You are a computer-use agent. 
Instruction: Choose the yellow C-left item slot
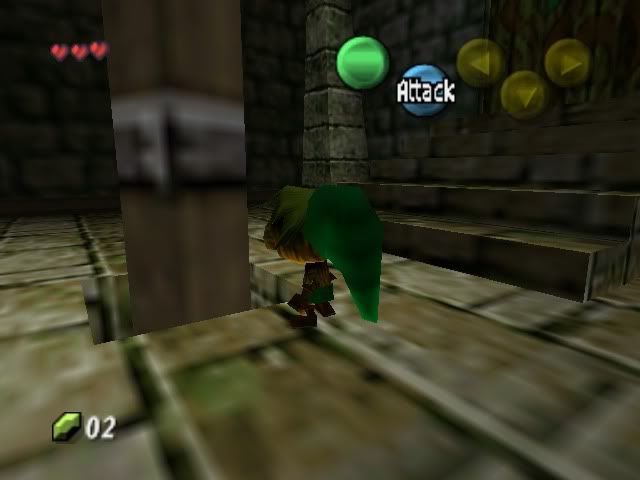(480, 62)
